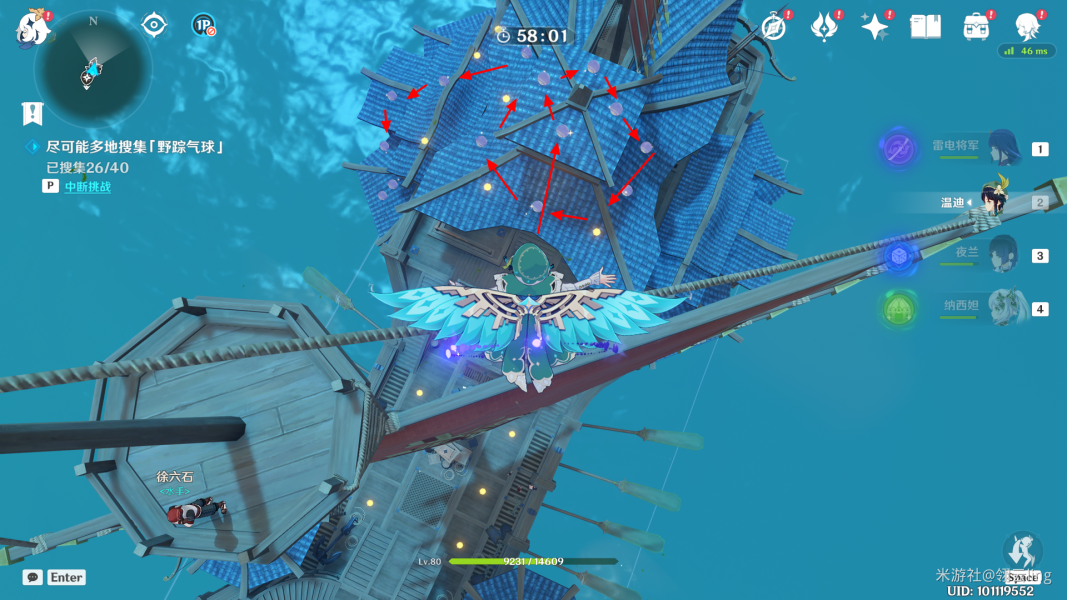Open the co-op mode icon

point(203,25)
